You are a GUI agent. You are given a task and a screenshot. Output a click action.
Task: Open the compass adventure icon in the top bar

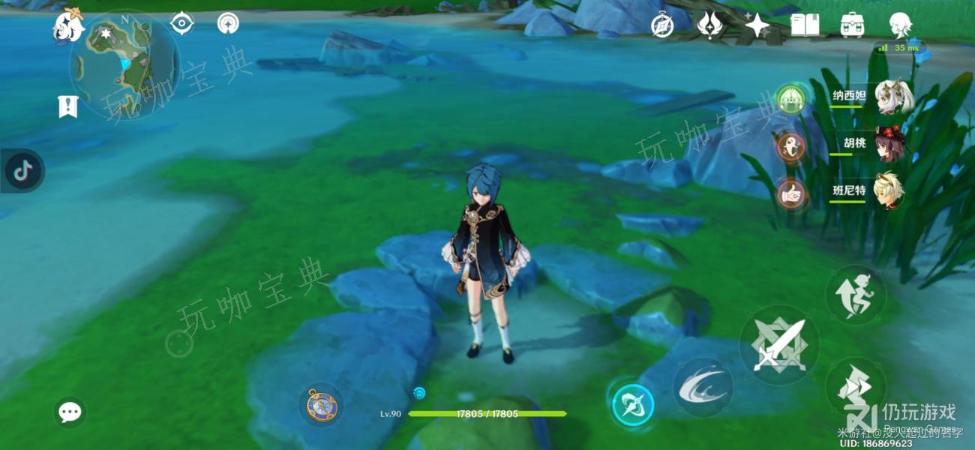661,26
